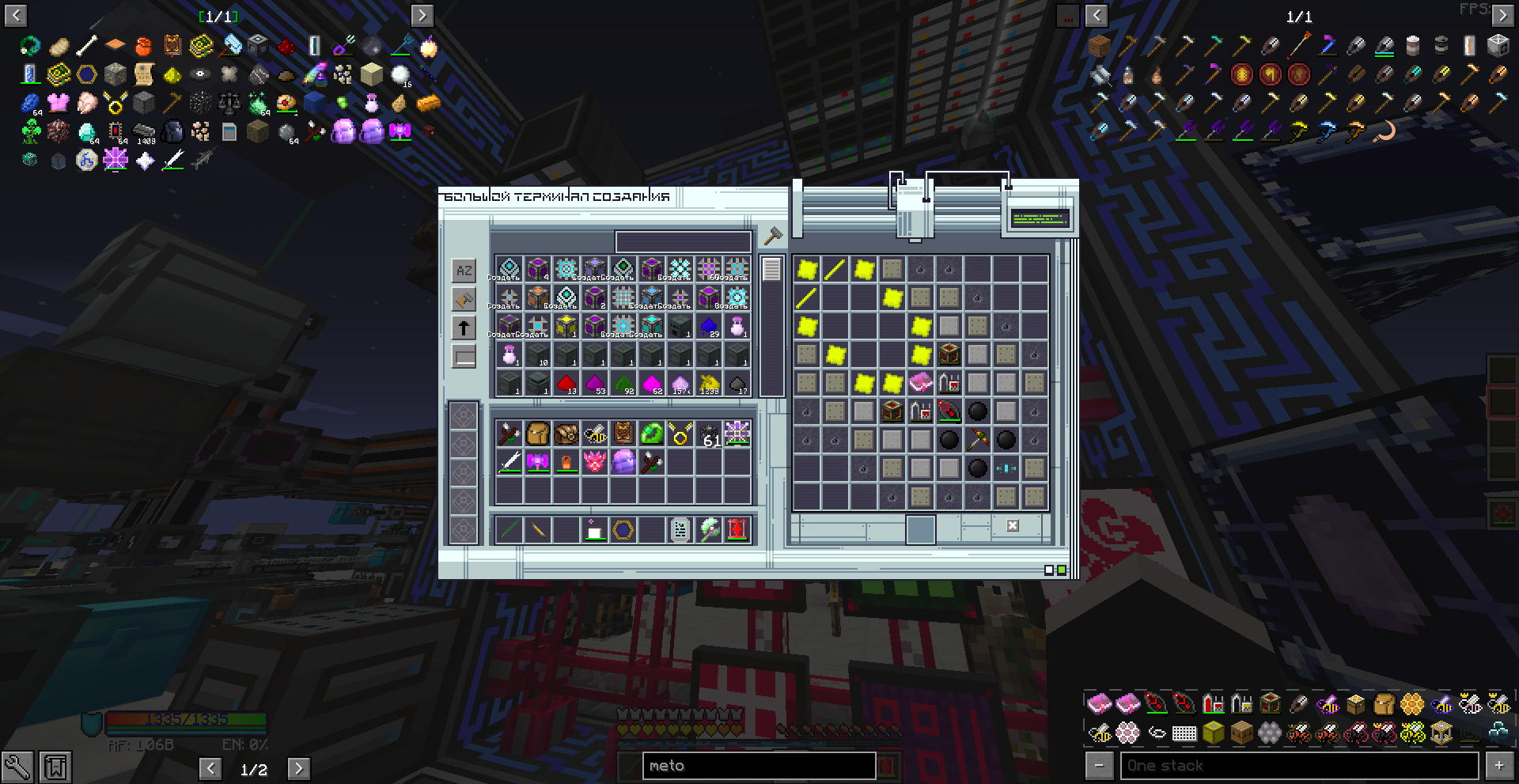Increase item amount with the plus button
Screen dimensions: 1519x784
(x=1498, y=766)
